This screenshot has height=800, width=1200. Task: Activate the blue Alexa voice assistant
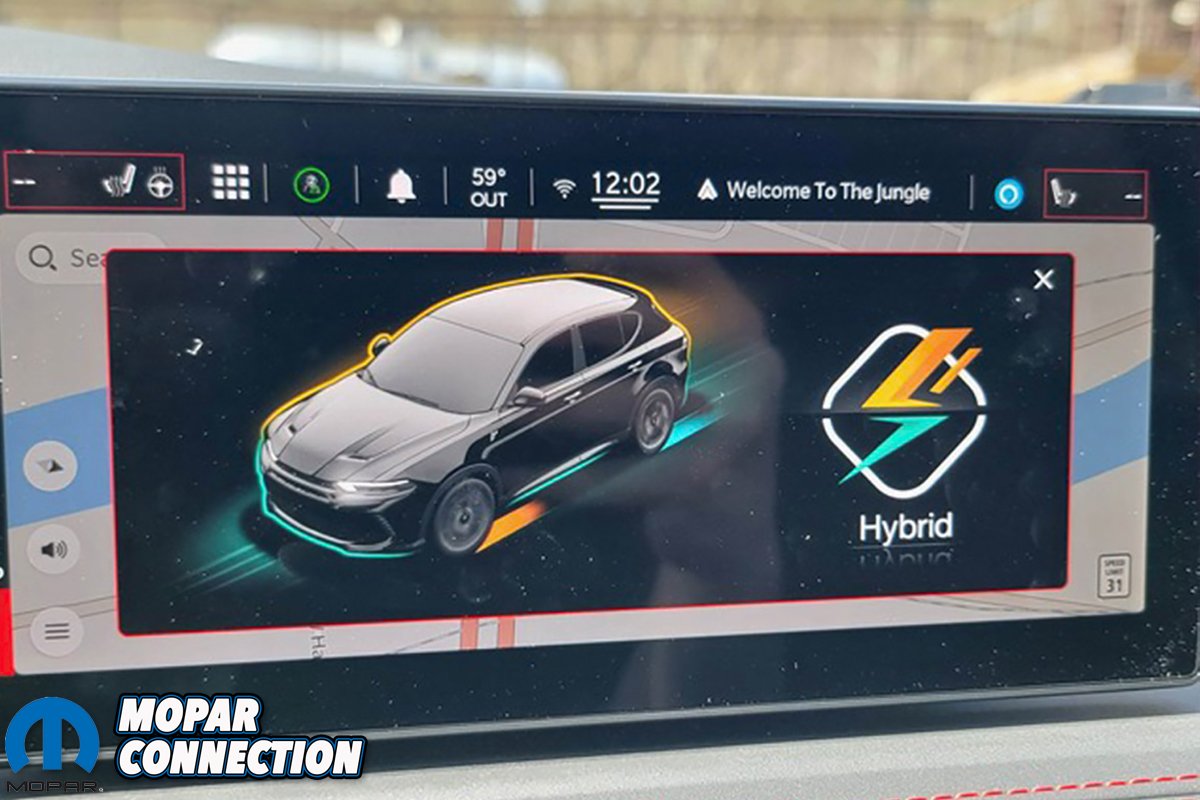1009,193
